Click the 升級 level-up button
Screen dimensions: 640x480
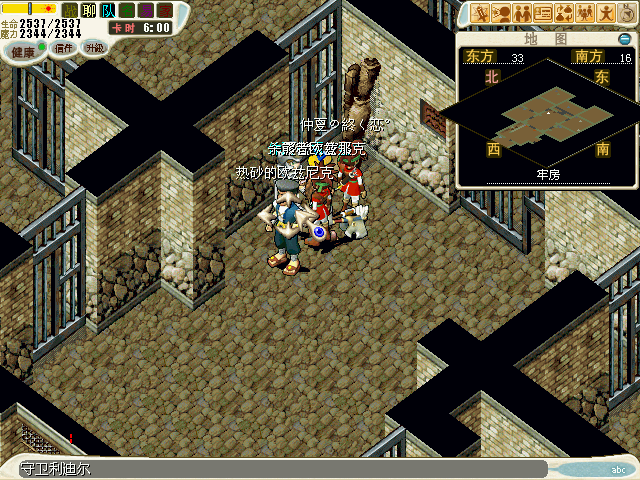94,48
